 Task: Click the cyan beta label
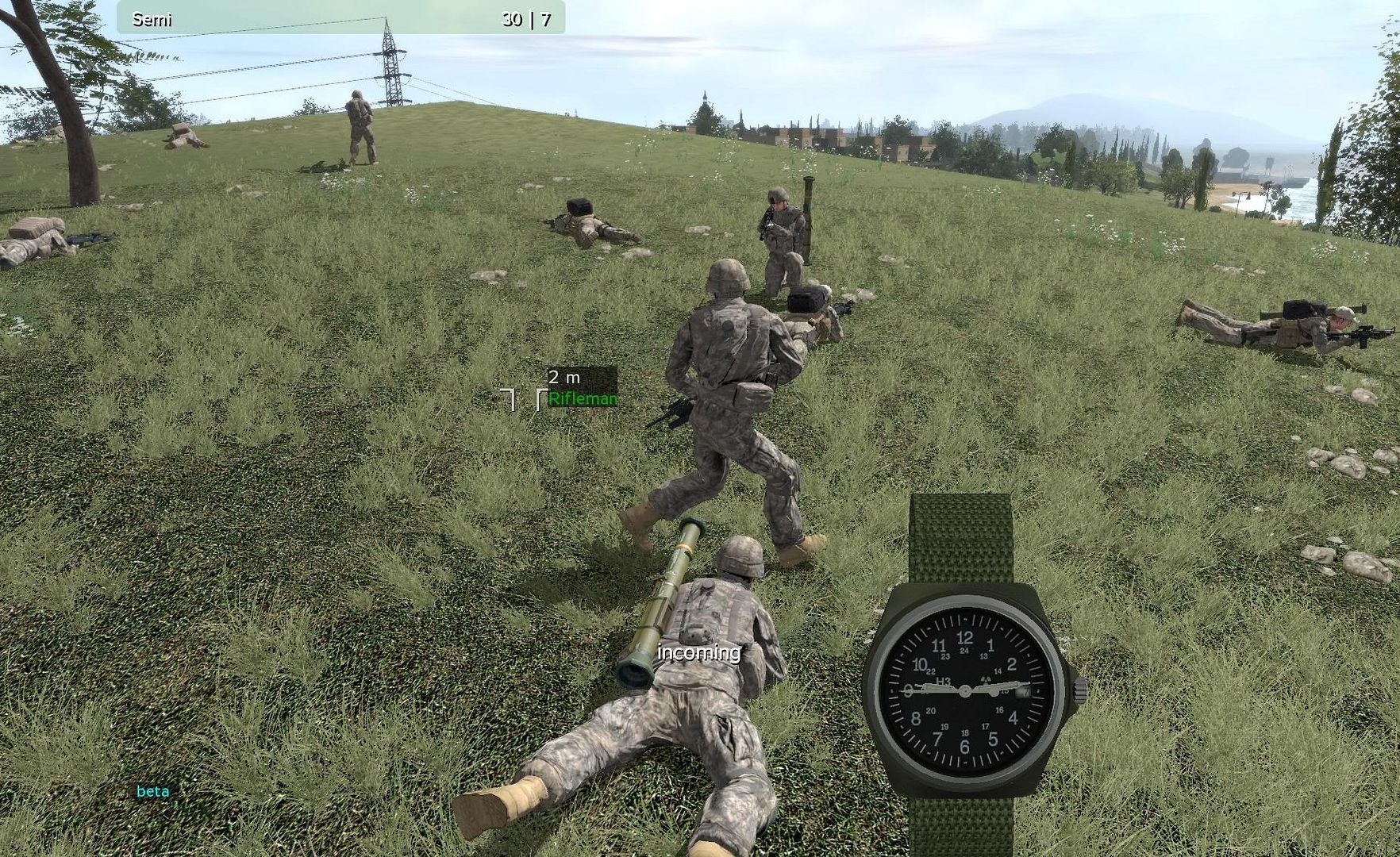(x=152, y=791)
